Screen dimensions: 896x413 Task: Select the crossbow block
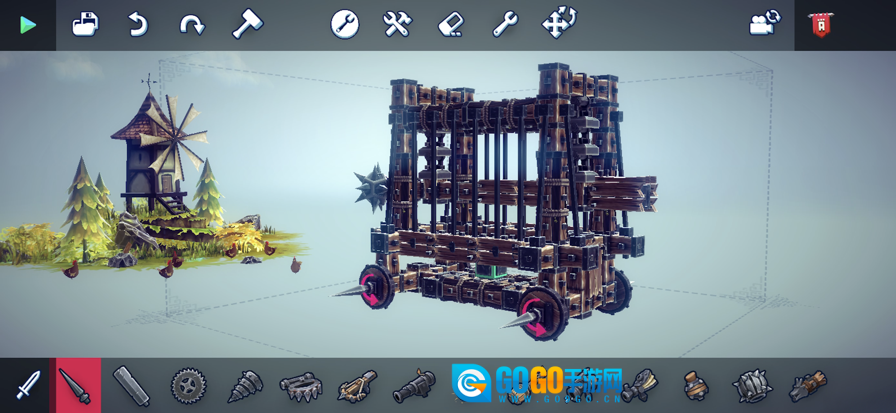356,385
